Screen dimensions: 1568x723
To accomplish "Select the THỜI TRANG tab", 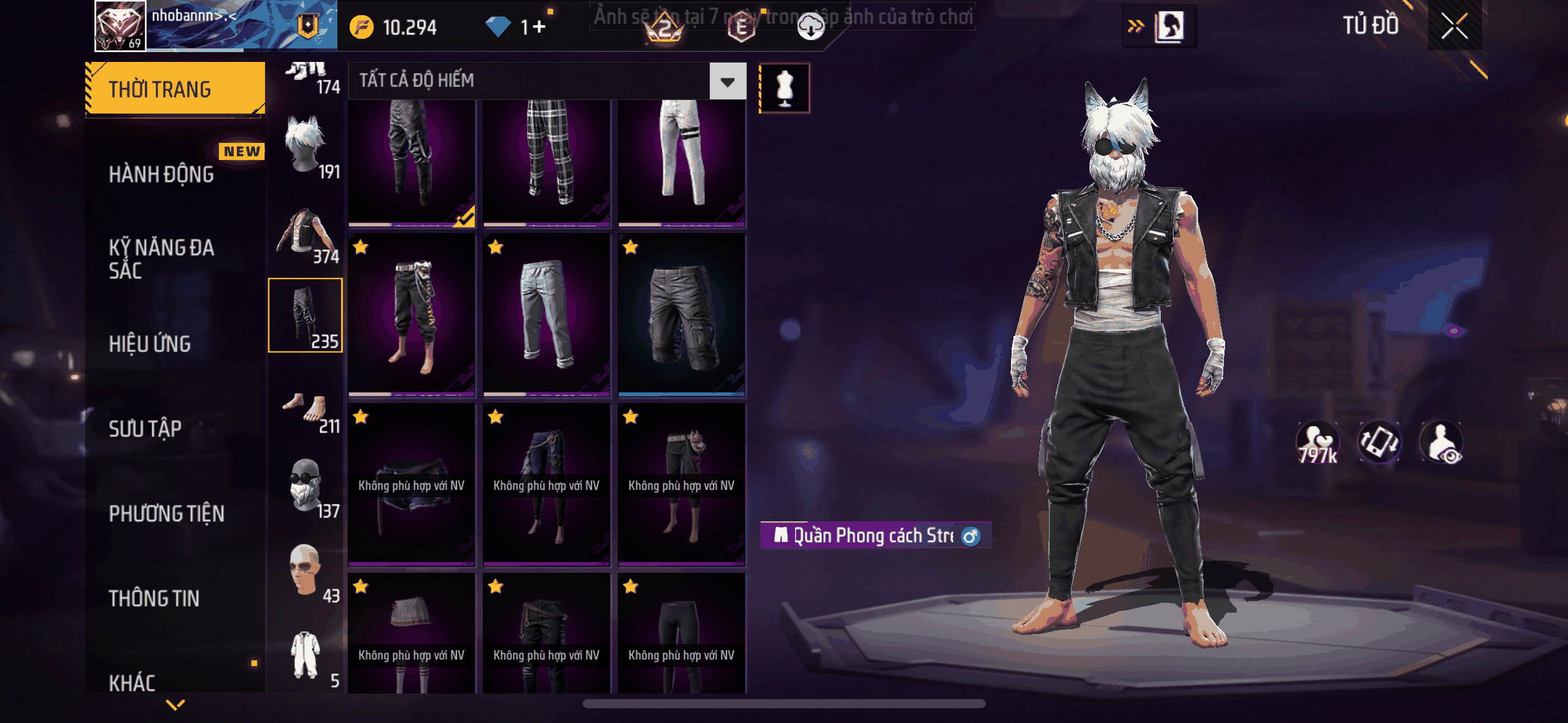I will [175, 90].
